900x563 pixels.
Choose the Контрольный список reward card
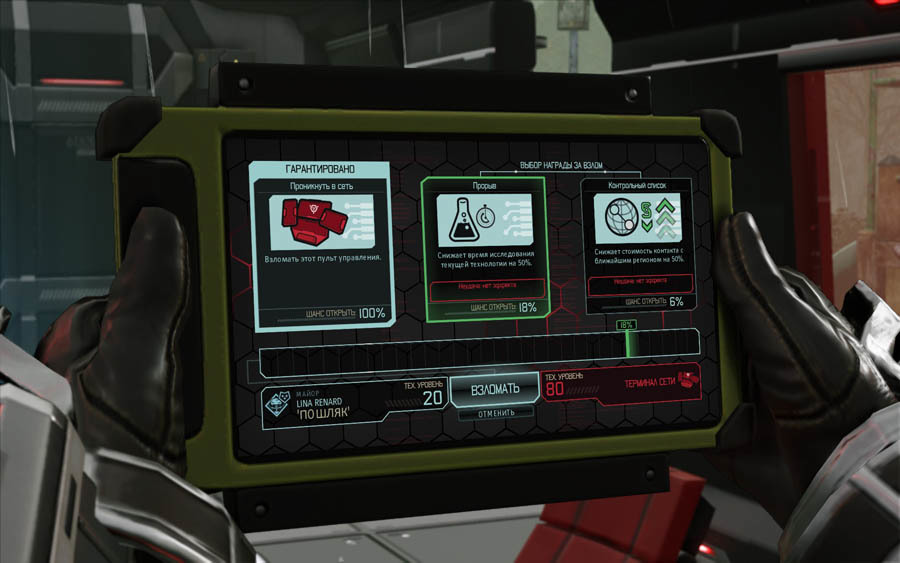(x=637, y=245)
